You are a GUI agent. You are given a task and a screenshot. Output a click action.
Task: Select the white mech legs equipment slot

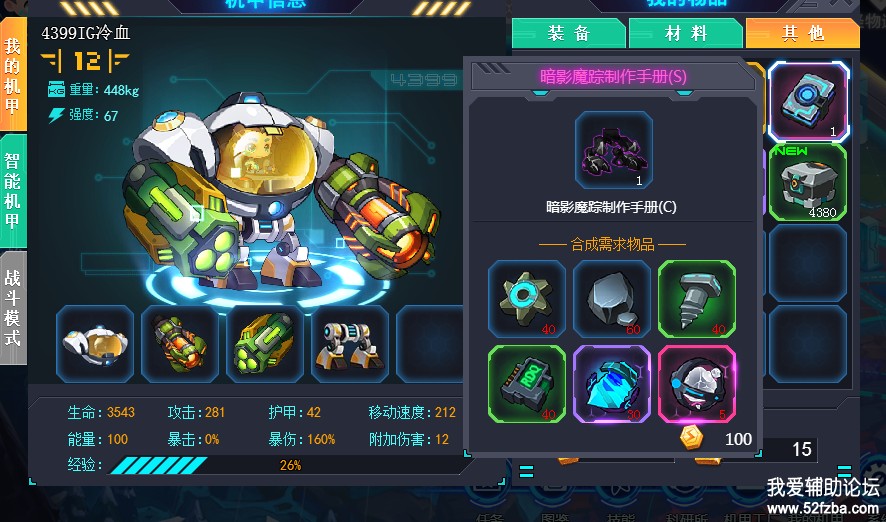pyautogui.click(x=350, y=344)
